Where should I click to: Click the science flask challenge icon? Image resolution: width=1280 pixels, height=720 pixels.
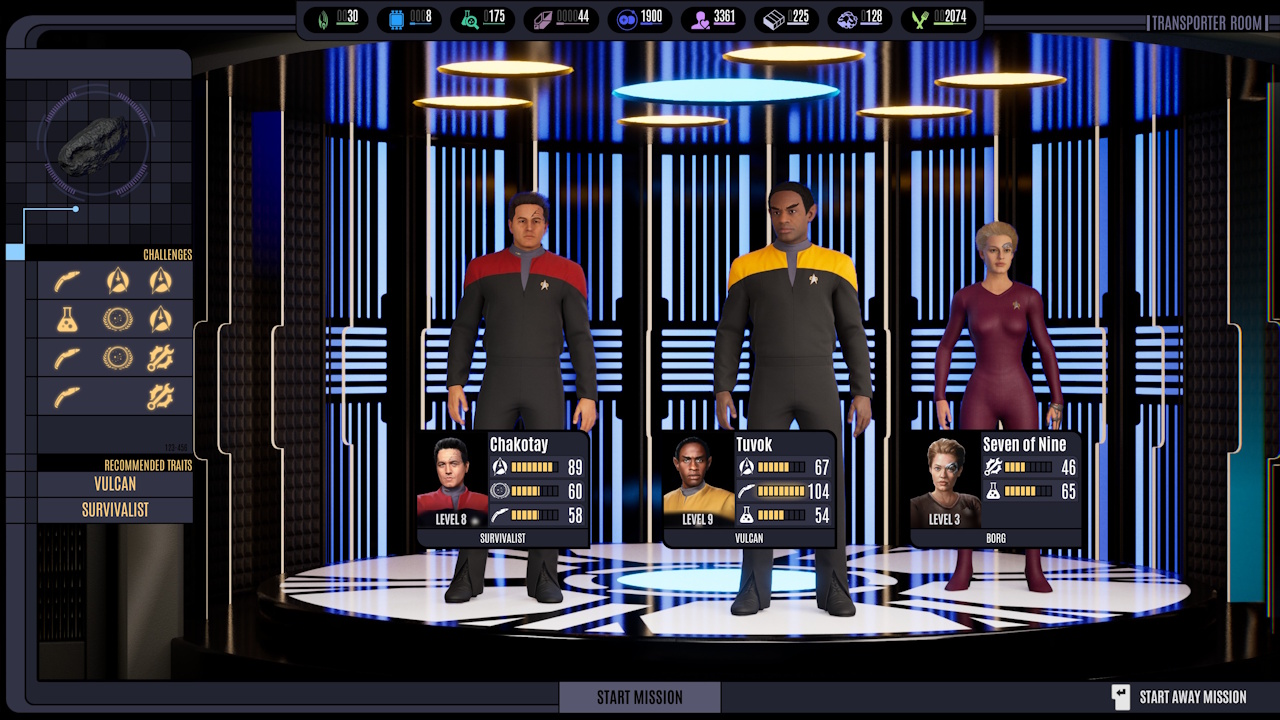[66, 319]
